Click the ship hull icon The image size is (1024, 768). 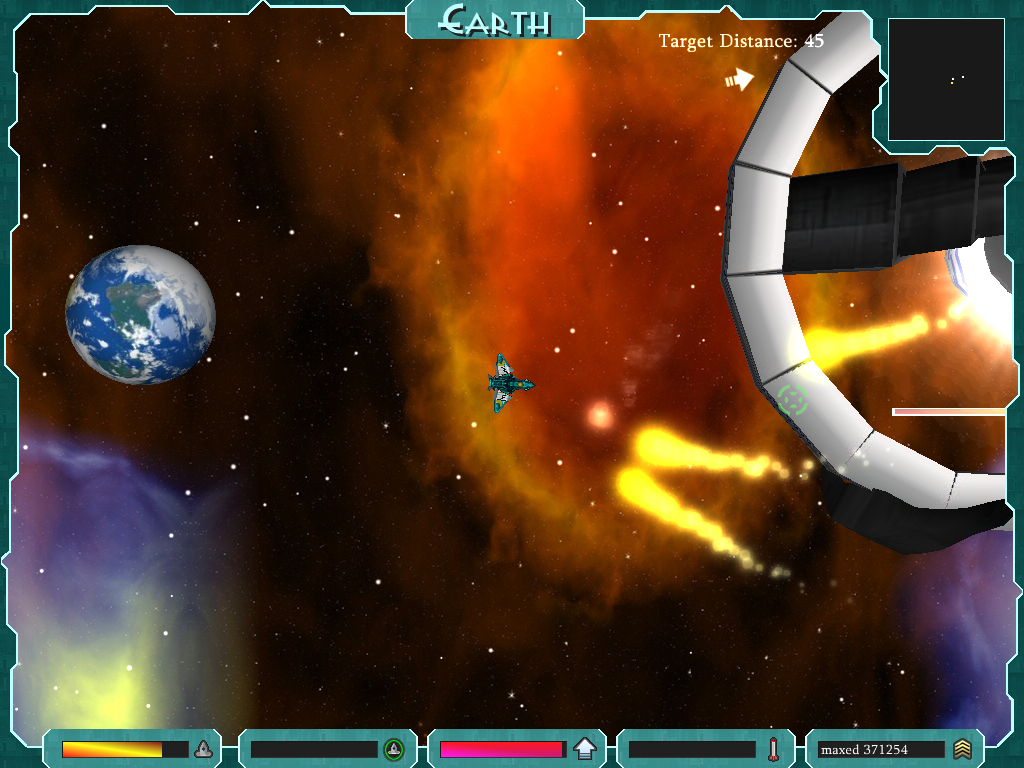(203, 749)
